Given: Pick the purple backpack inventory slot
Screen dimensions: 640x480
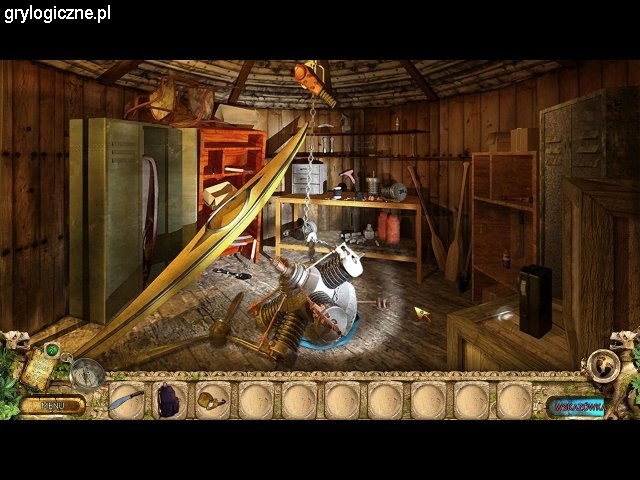Looking at the screenshot, I should pyautogui.click(x=168, y=401).
